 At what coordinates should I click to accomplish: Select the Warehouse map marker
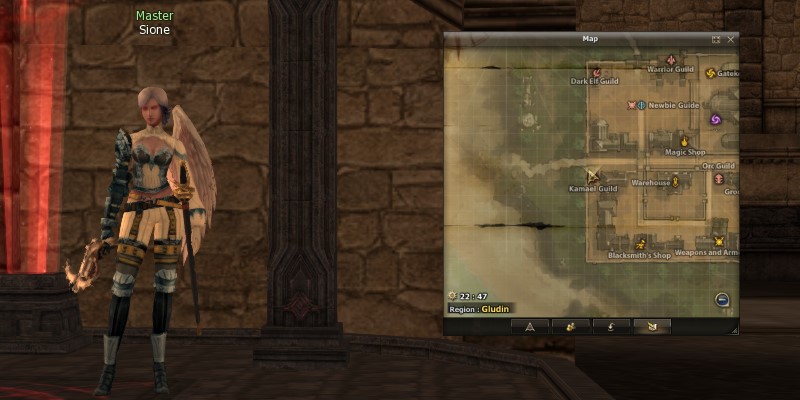click(x=676, y=181)
